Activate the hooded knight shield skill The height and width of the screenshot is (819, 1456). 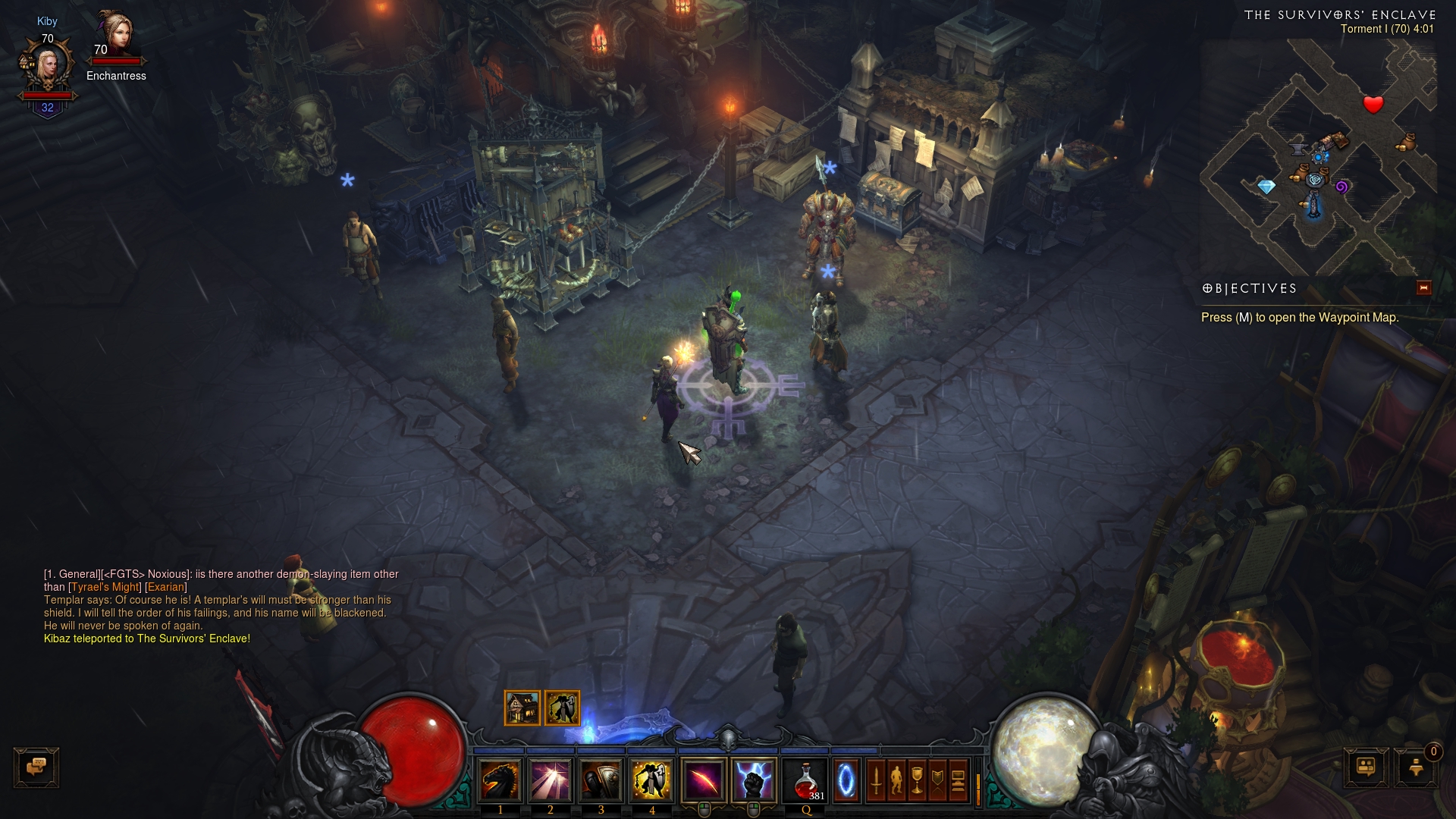(601, 780)
